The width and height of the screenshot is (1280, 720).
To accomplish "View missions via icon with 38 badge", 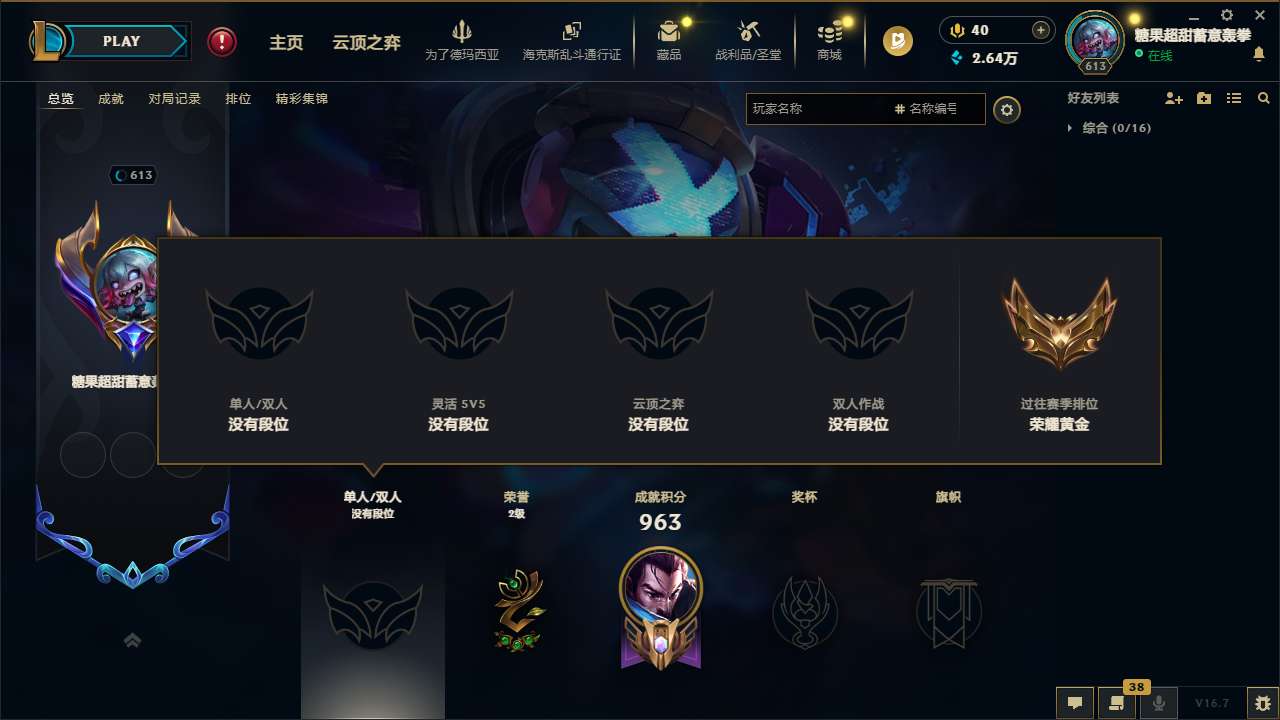I will point(1117,703).
